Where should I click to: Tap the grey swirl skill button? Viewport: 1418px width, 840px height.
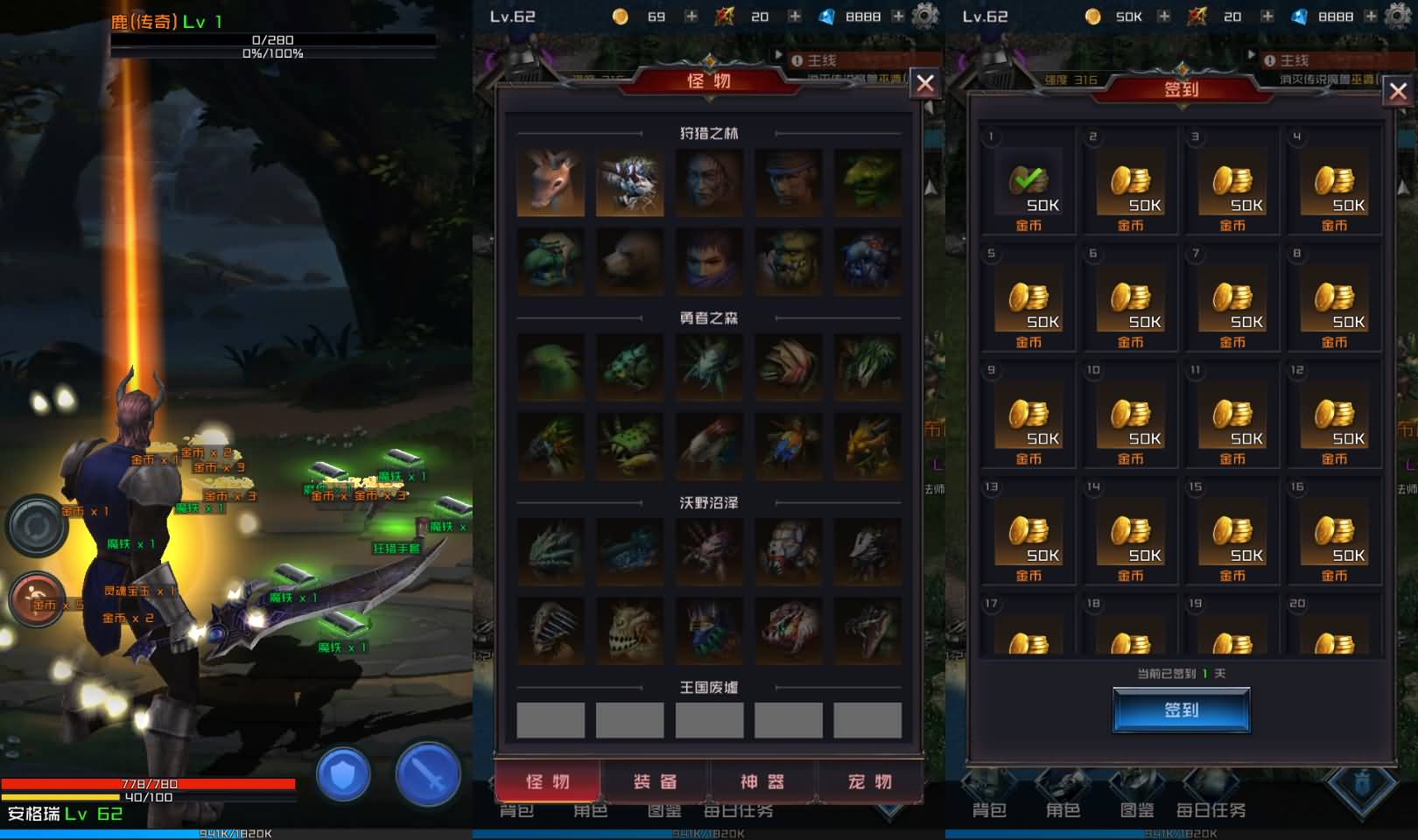point(38,526)
